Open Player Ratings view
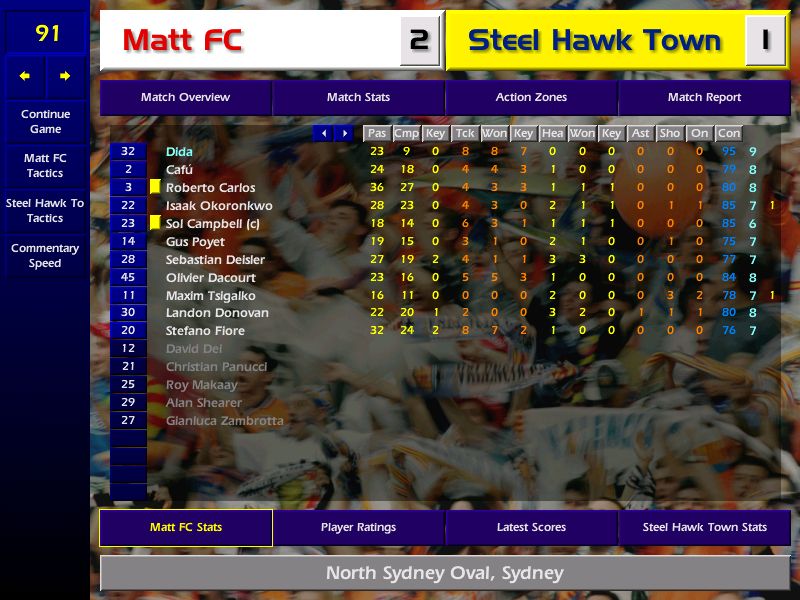Image resolution: width=800 pixels, height=600 pixels. (x=358, y=527)
